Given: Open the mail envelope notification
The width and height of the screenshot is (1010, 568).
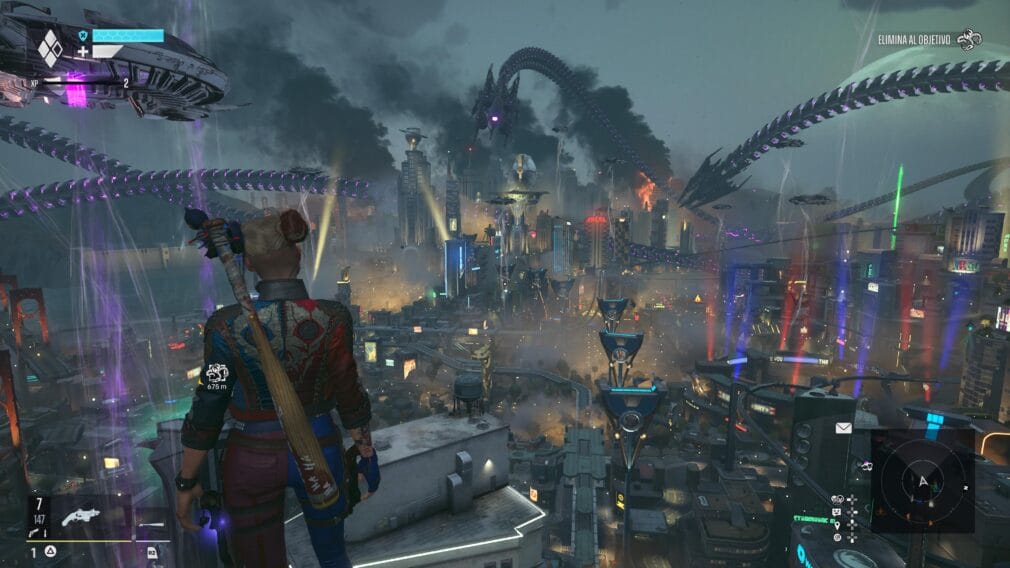Looking at the screenshot, I should (844, 428).
